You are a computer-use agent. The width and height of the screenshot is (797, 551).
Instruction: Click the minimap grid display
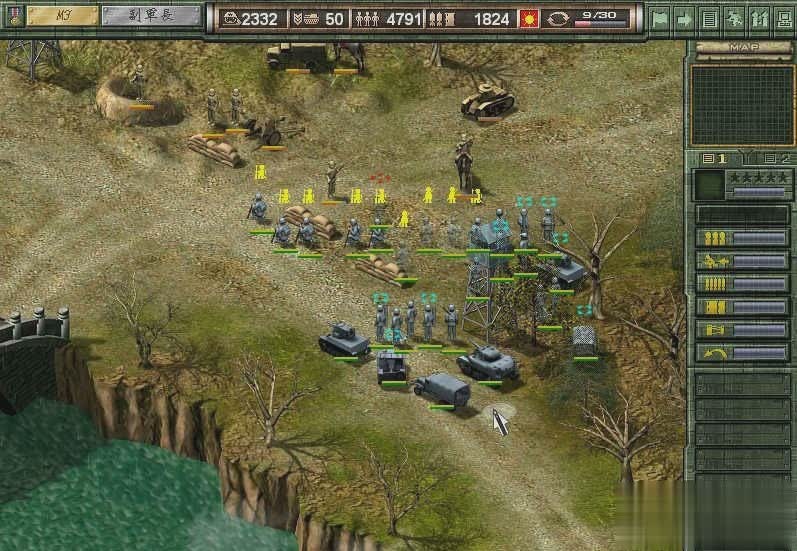tap(741, 105)
